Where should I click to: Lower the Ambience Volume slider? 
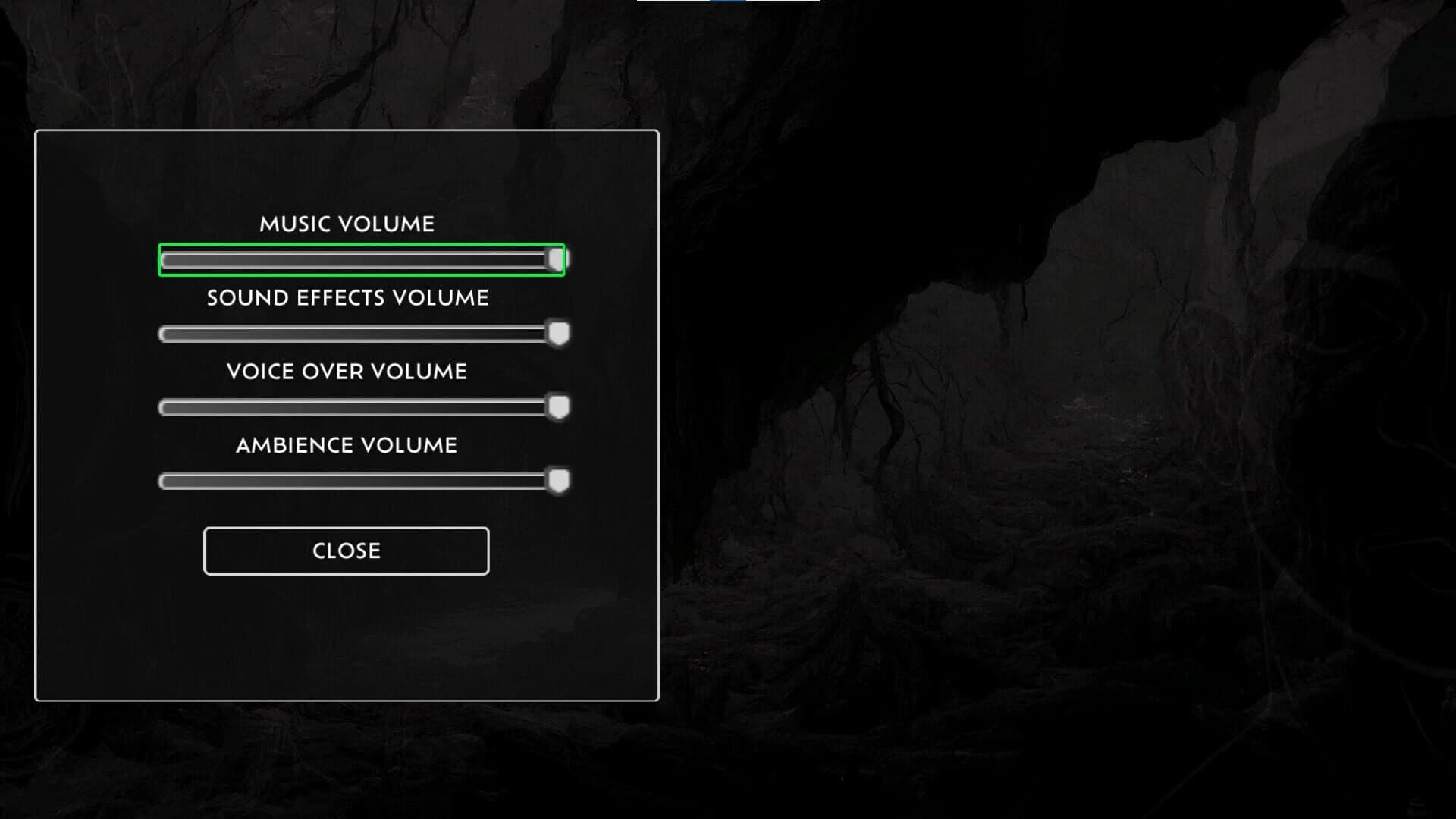point(362,480)
